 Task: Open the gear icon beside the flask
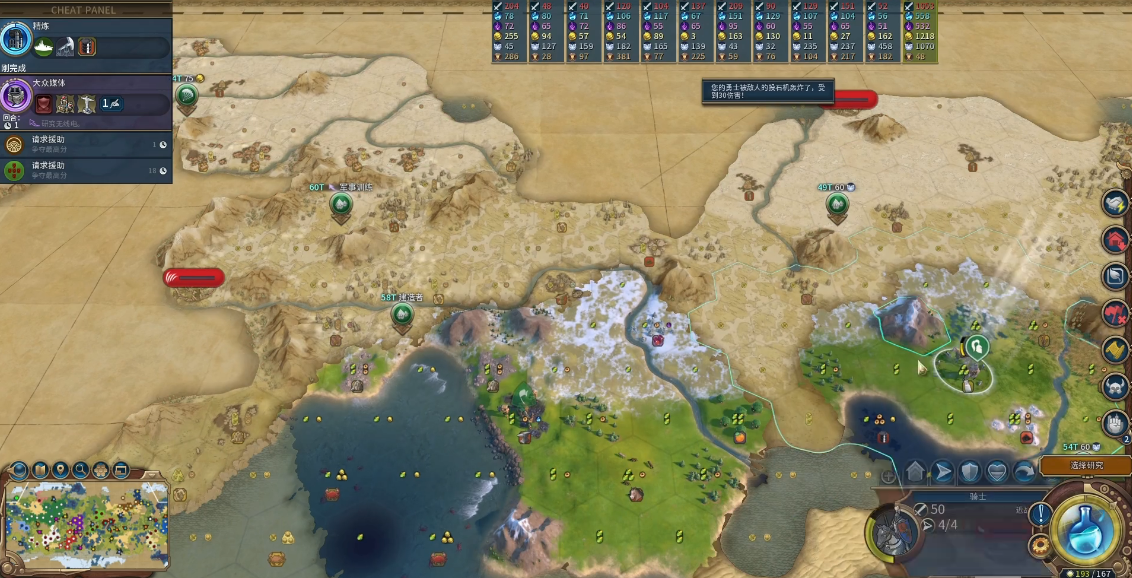(1040, 545)
